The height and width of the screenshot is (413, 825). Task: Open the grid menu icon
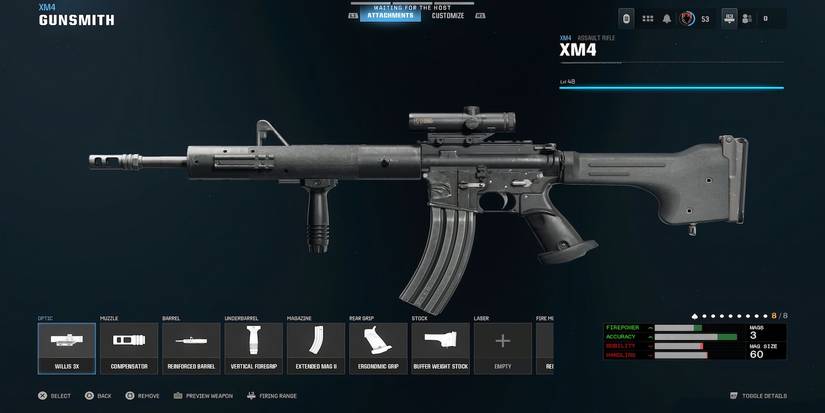coord(647,19)
